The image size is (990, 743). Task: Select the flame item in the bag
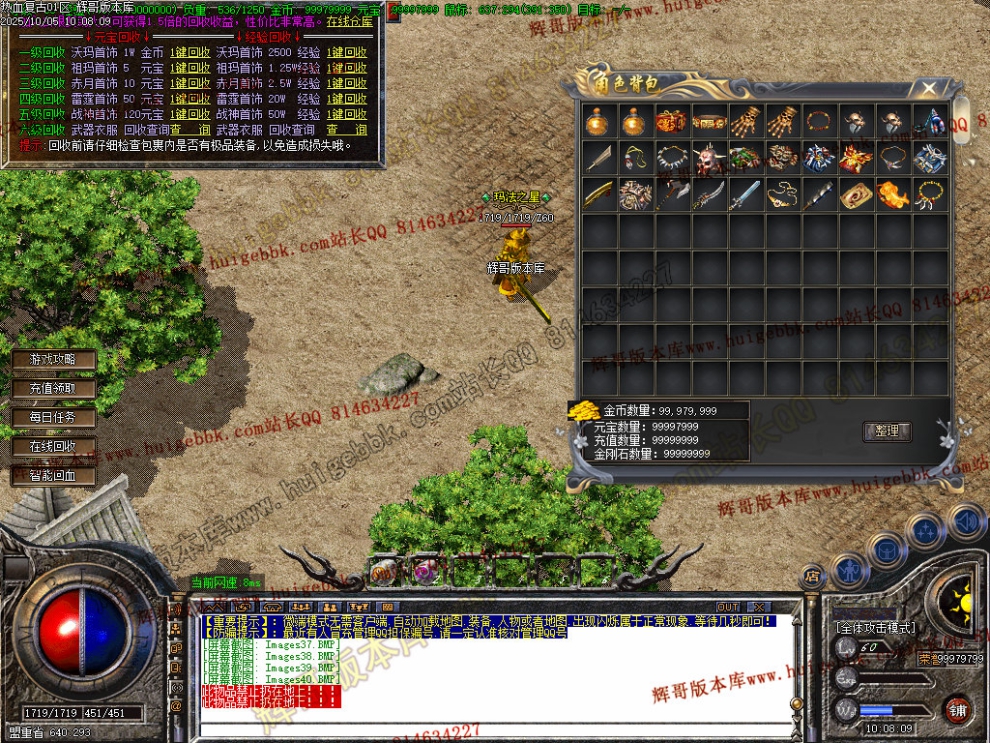(x=893, y=194)
